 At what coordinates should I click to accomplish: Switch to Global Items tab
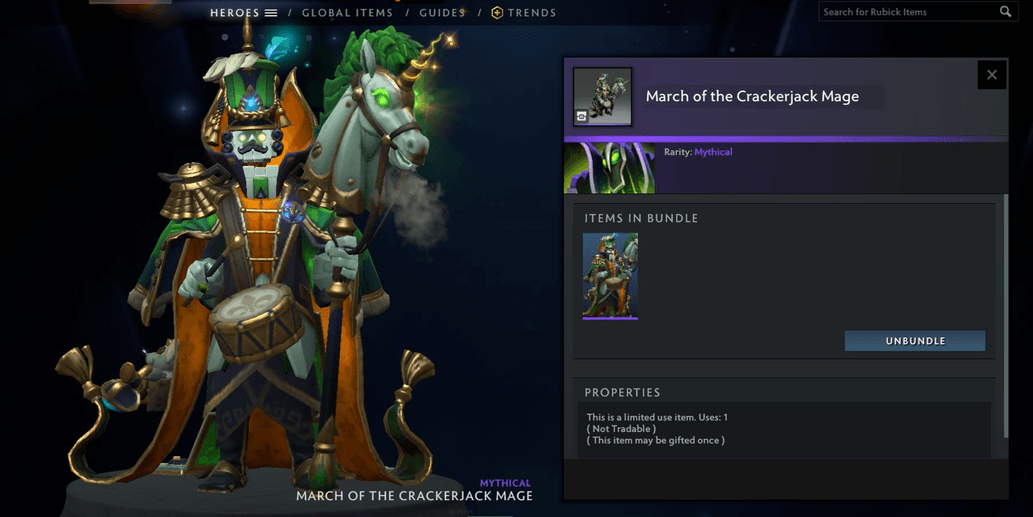coord(347,13)
